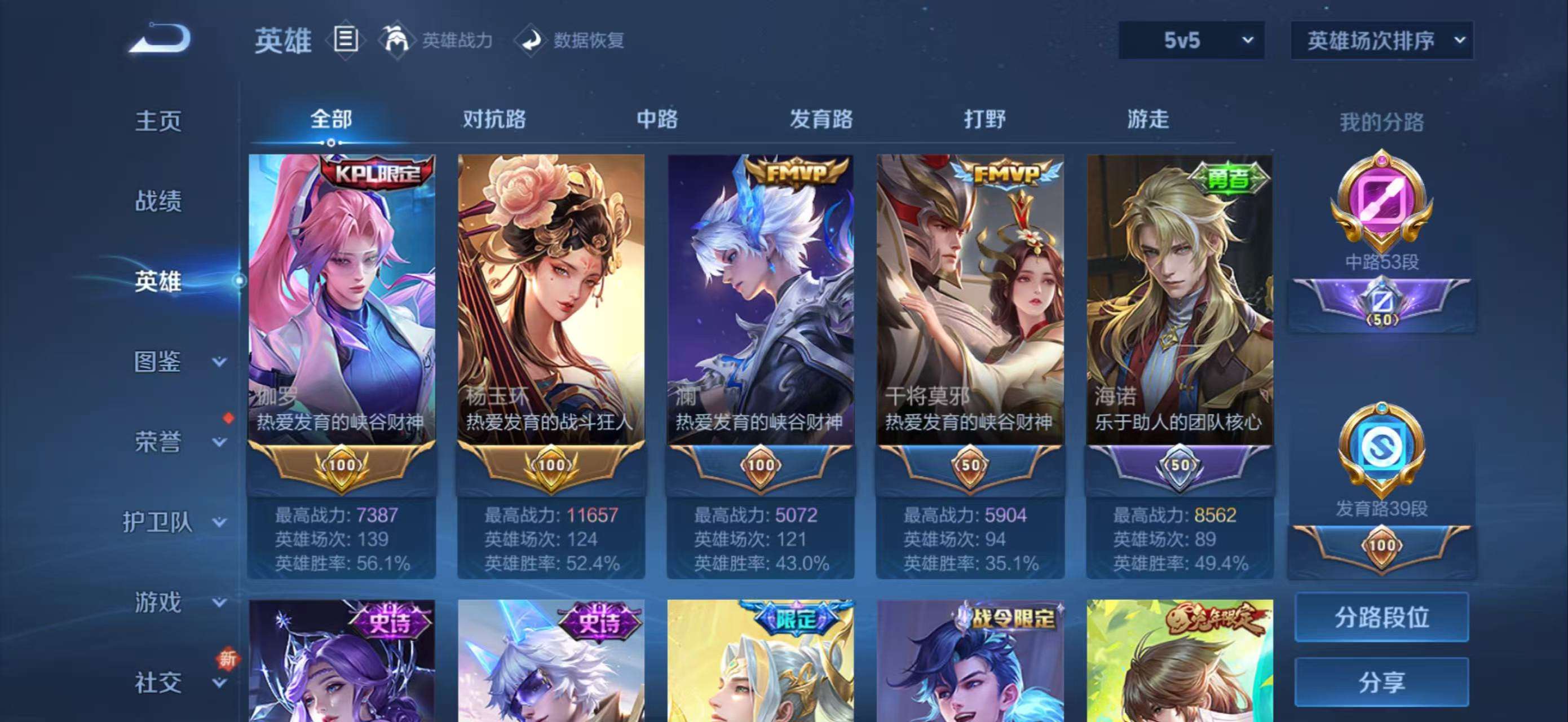Open the 英雄战力 hero power view

pos(436,40)
